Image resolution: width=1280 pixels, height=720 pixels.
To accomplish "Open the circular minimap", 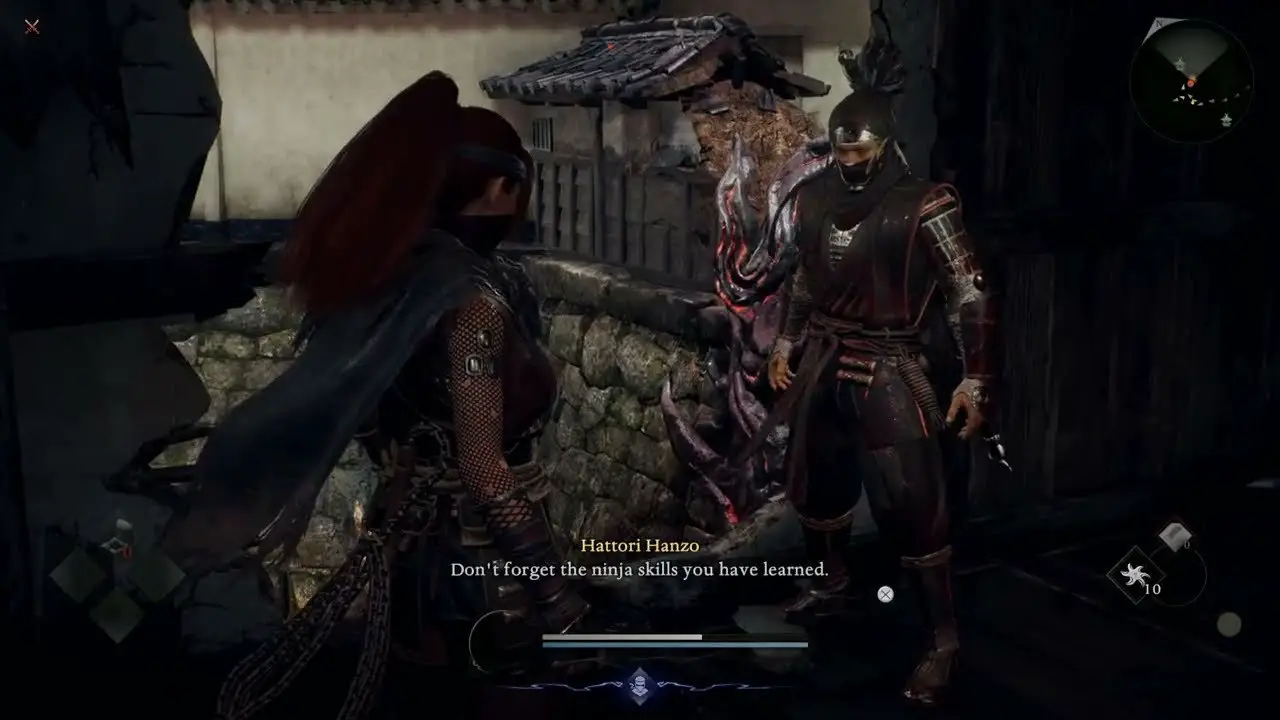I will [x=1191, y=81].
